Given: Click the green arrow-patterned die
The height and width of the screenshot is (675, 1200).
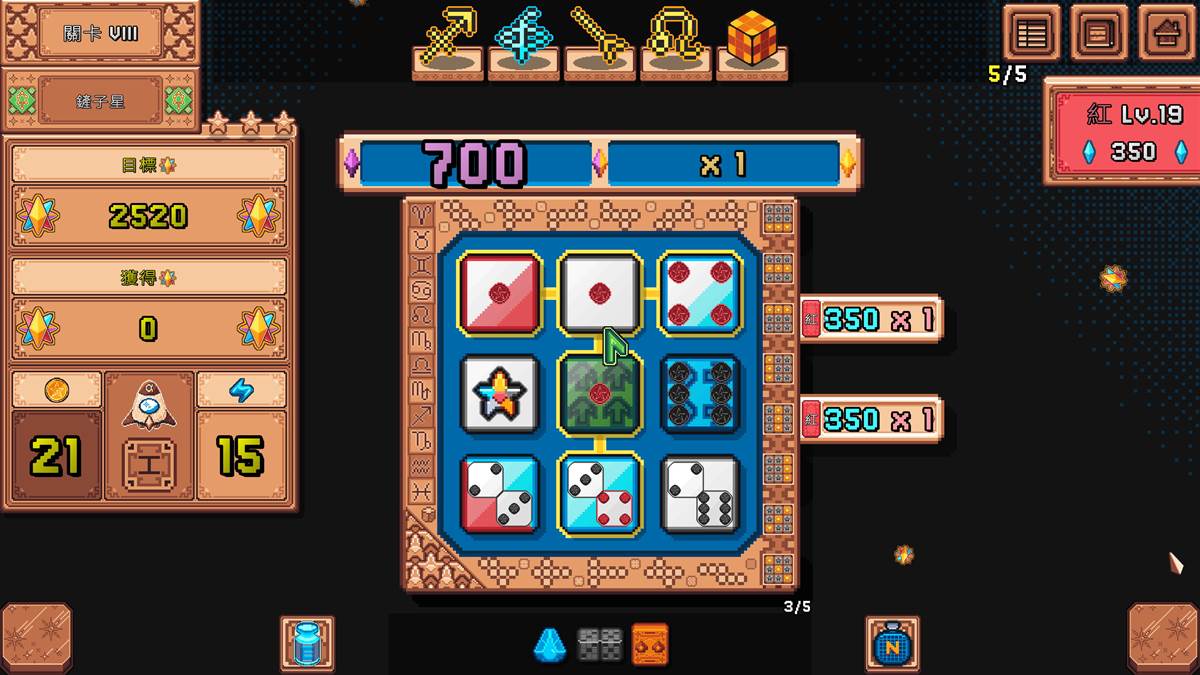Looking at the screenshot, I should pos(600,393).
